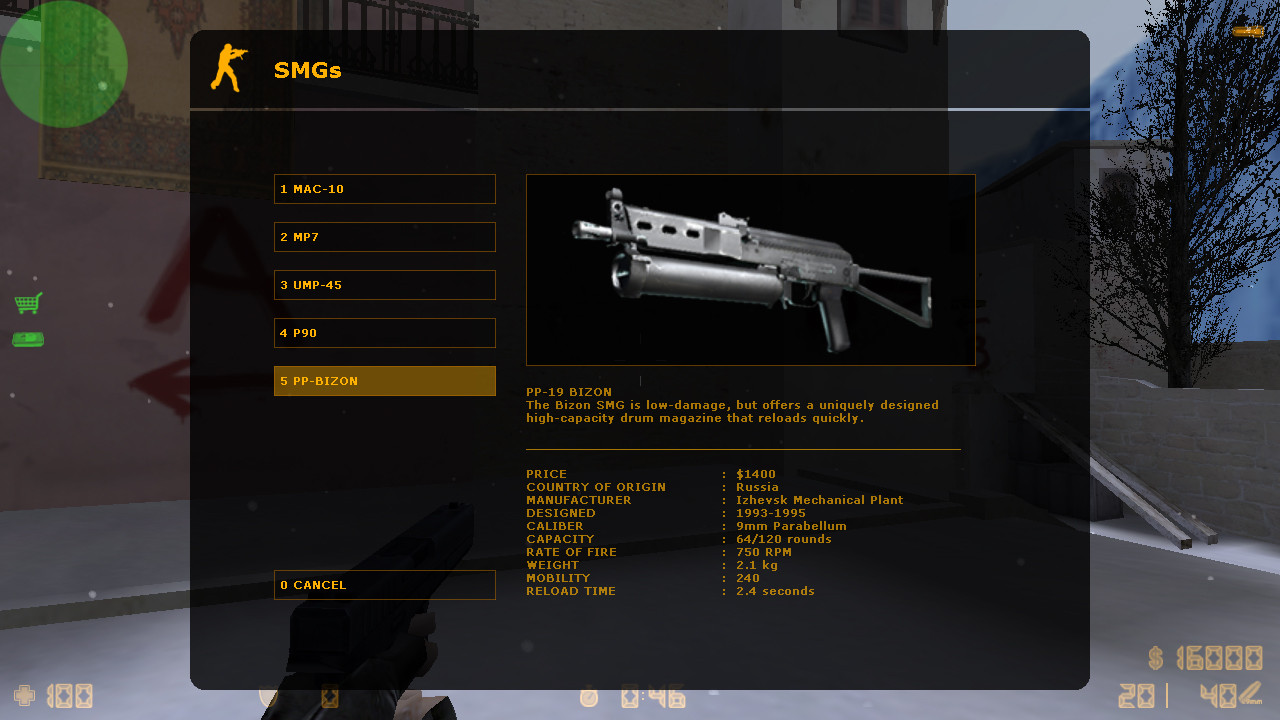Image resolution: width=1280 pixels, height=720 pixels.
Task: Select the UMP-45
Action: [384, 285]
